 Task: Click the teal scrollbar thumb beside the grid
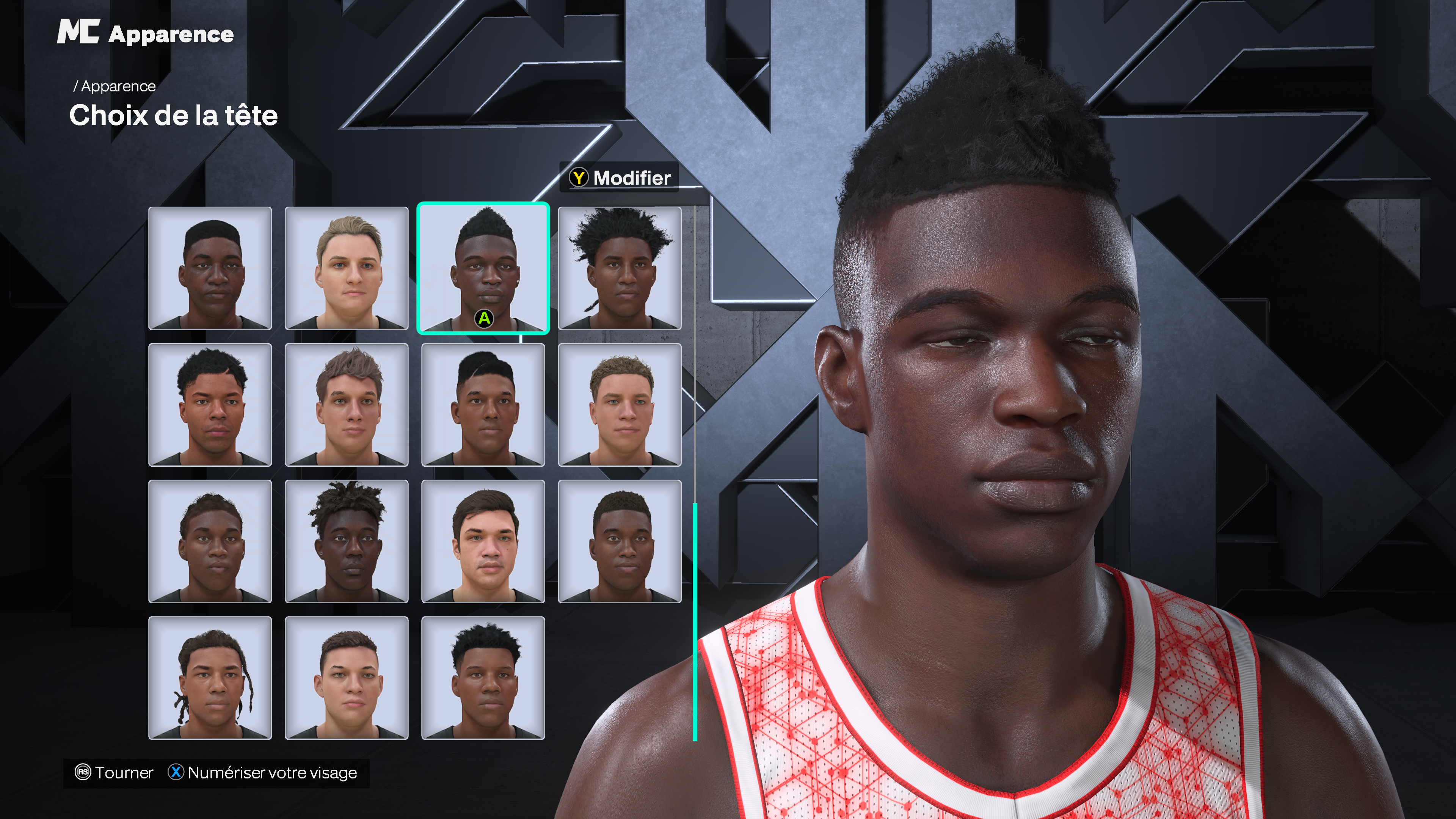coord(695,622)
